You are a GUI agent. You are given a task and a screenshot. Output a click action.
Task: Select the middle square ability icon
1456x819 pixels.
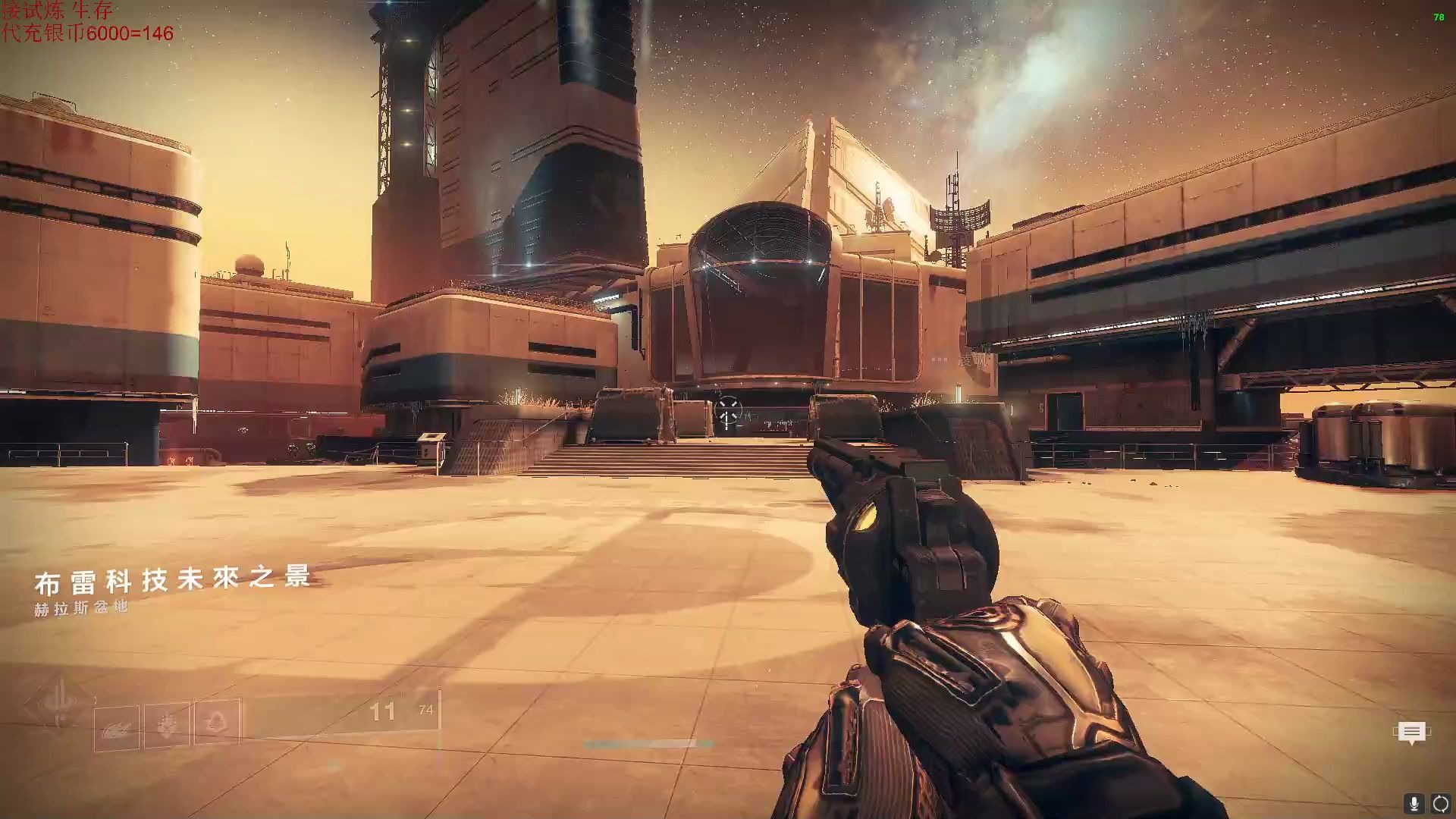pos(167,726)
